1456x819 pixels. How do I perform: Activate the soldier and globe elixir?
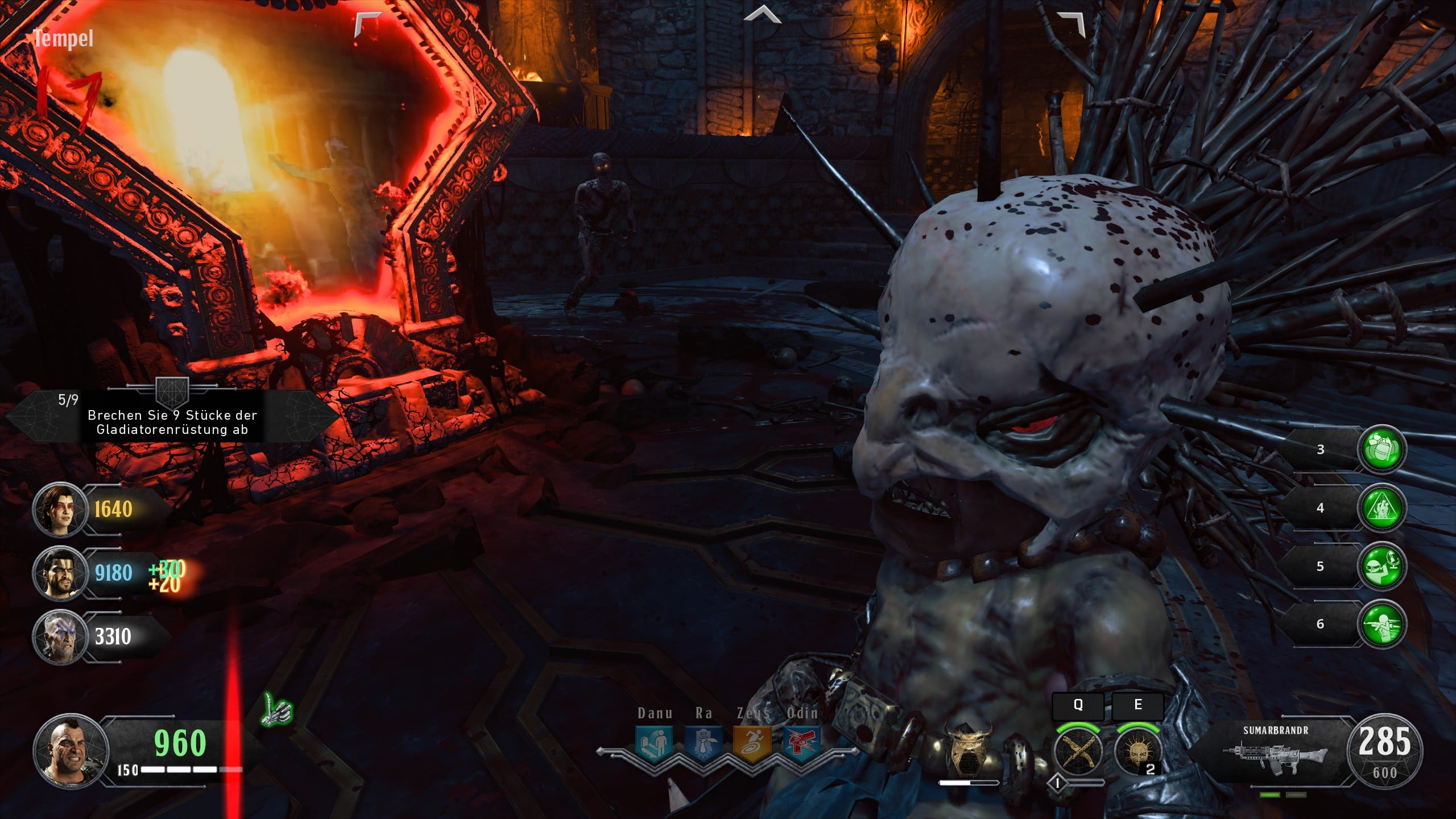coord(1382,566)
